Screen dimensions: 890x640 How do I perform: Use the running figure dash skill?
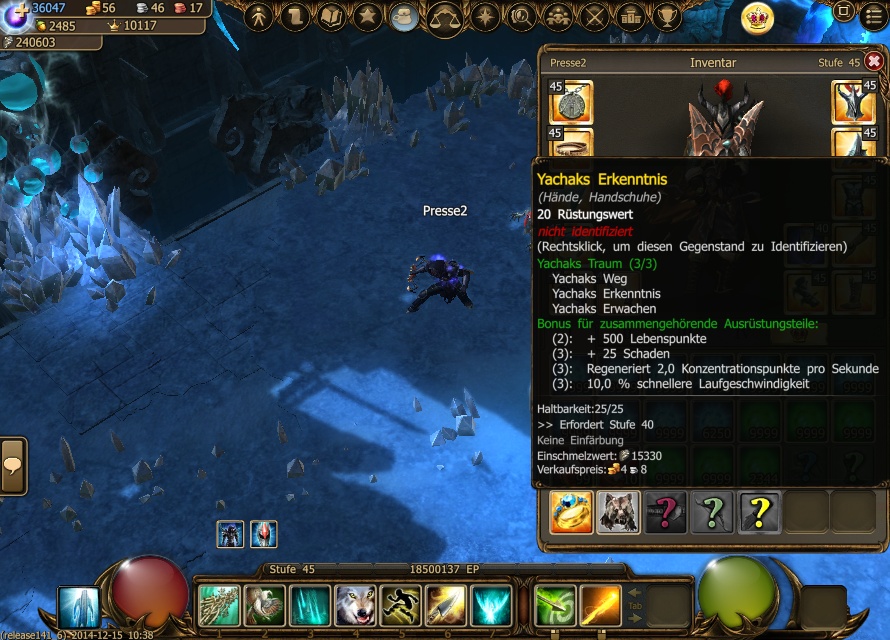[x=400, y=605]
